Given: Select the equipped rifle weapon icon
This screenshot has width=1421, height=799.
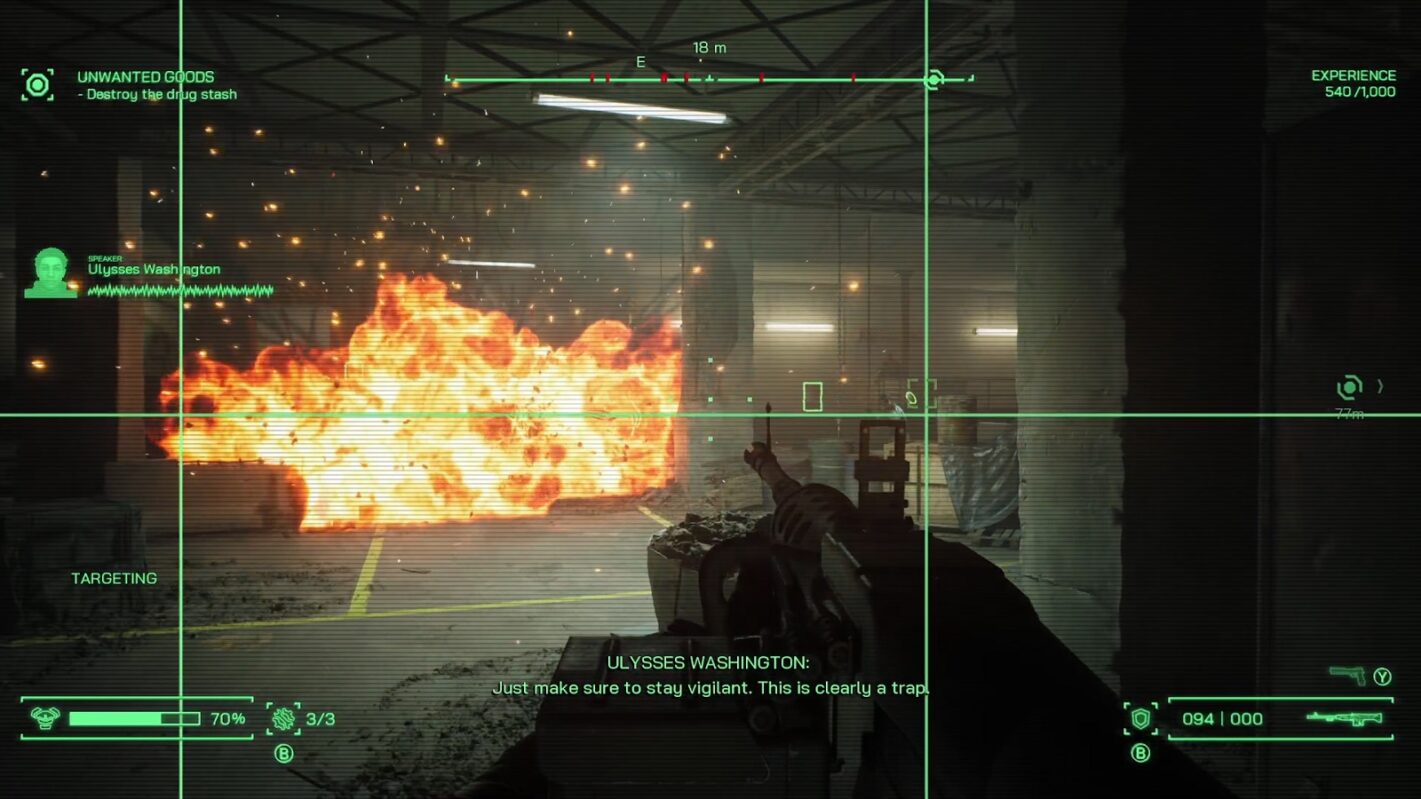Looking at the screenshot, I should click(1345, 718).
